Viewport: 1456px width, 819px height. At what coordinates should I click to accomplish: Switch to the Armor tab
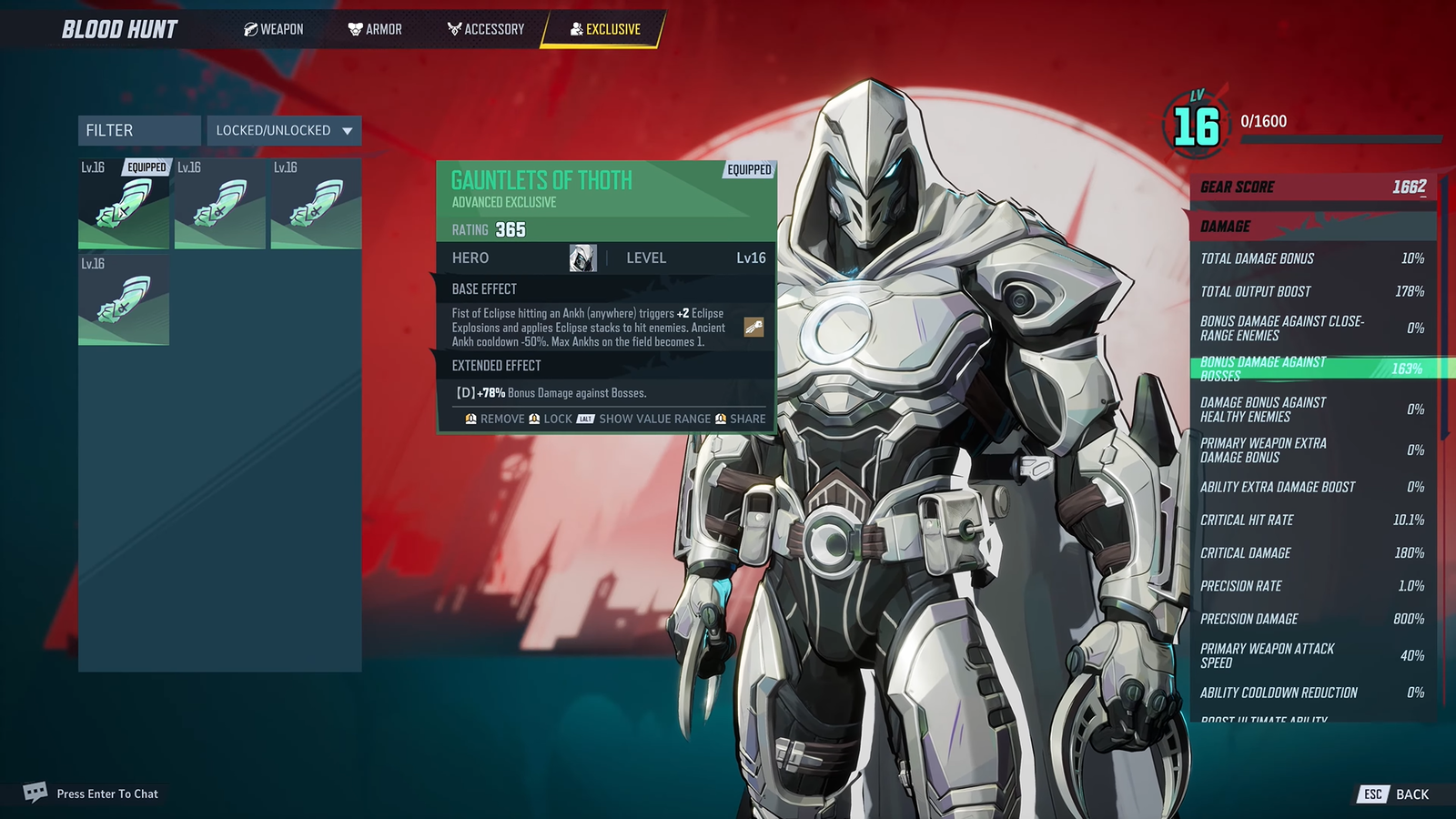click(375, 28)
